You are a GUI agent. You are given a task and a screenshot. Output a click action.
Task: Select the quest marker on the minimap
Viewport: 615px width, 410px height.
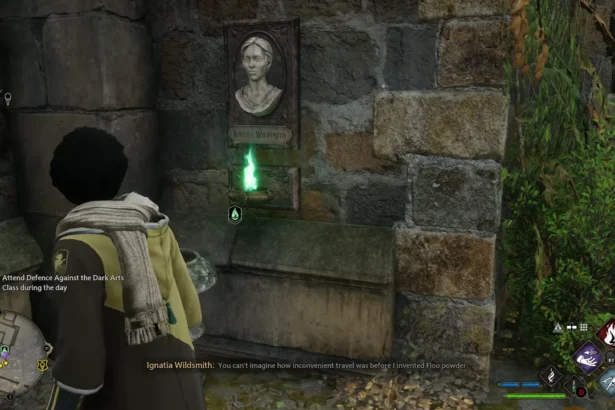(43, 364)
